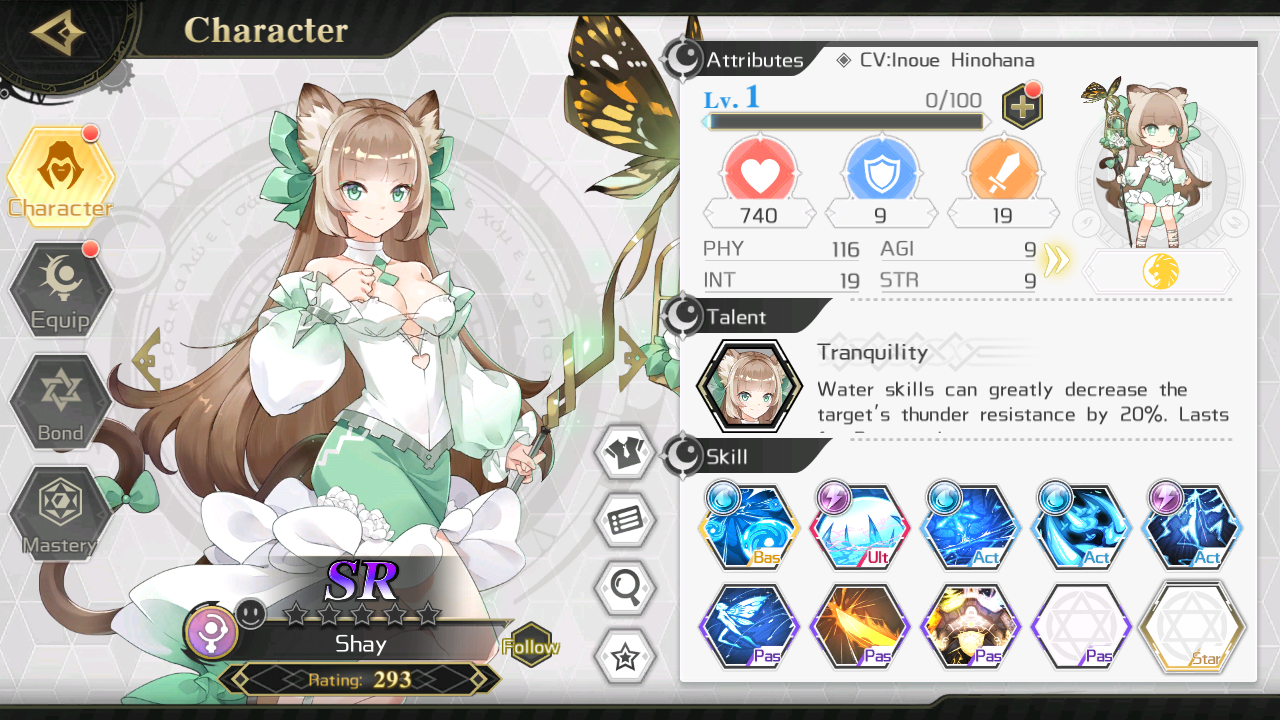The image size is (1280, 720).
Task: Go back using the top-left arrow
Action: pyautogui.click(x=58, y=34)
